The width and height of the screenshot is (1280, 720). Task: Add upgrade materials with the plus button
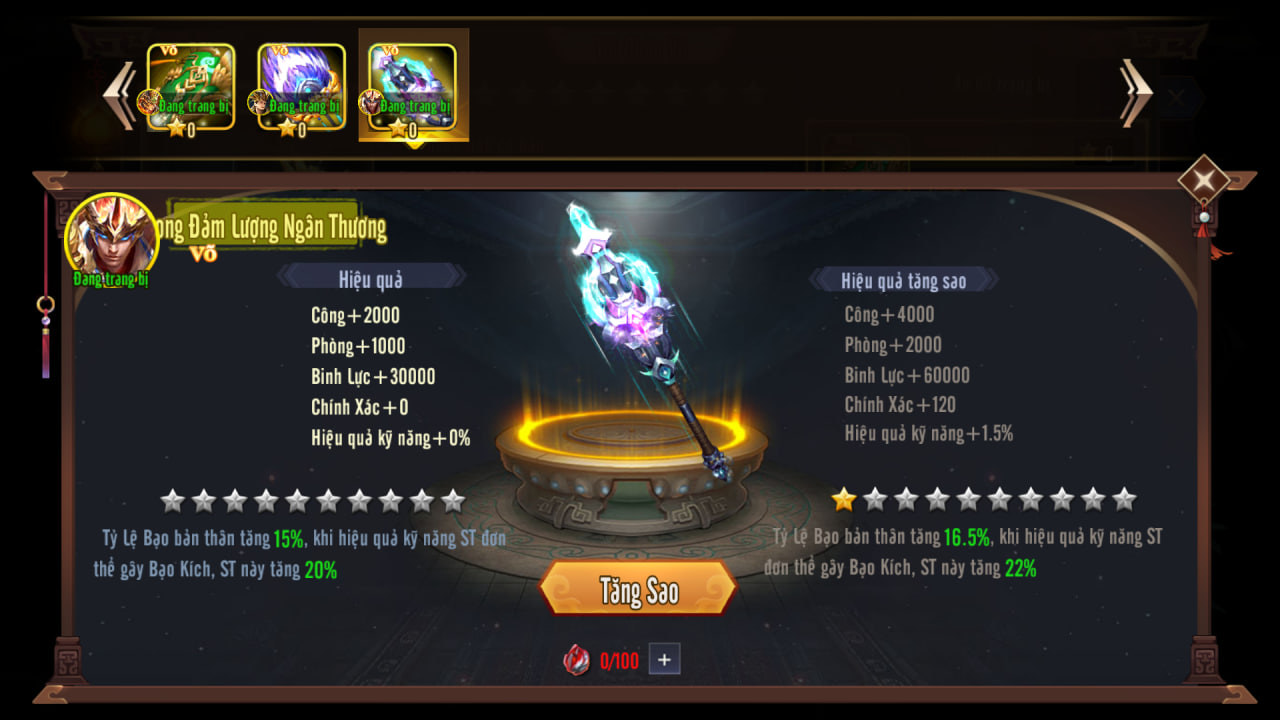664,659
